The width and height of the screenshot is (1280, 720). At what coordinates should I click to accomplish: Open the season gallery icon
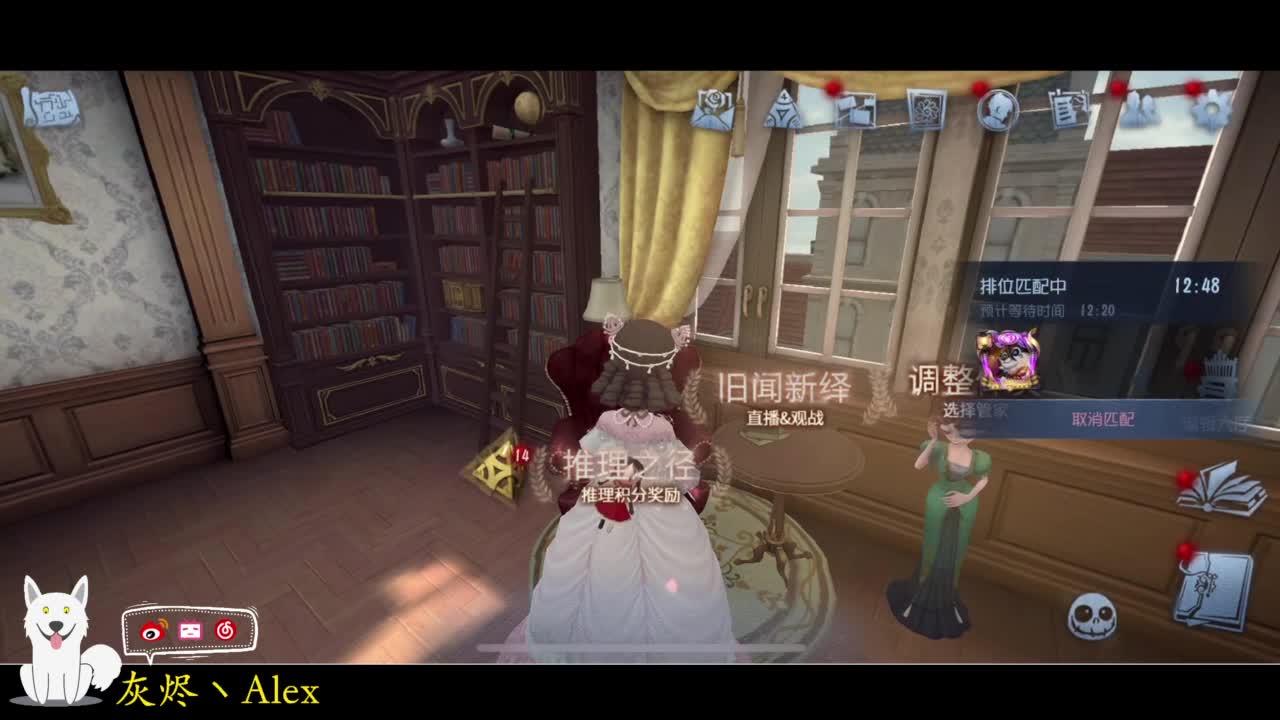(857, 108)
